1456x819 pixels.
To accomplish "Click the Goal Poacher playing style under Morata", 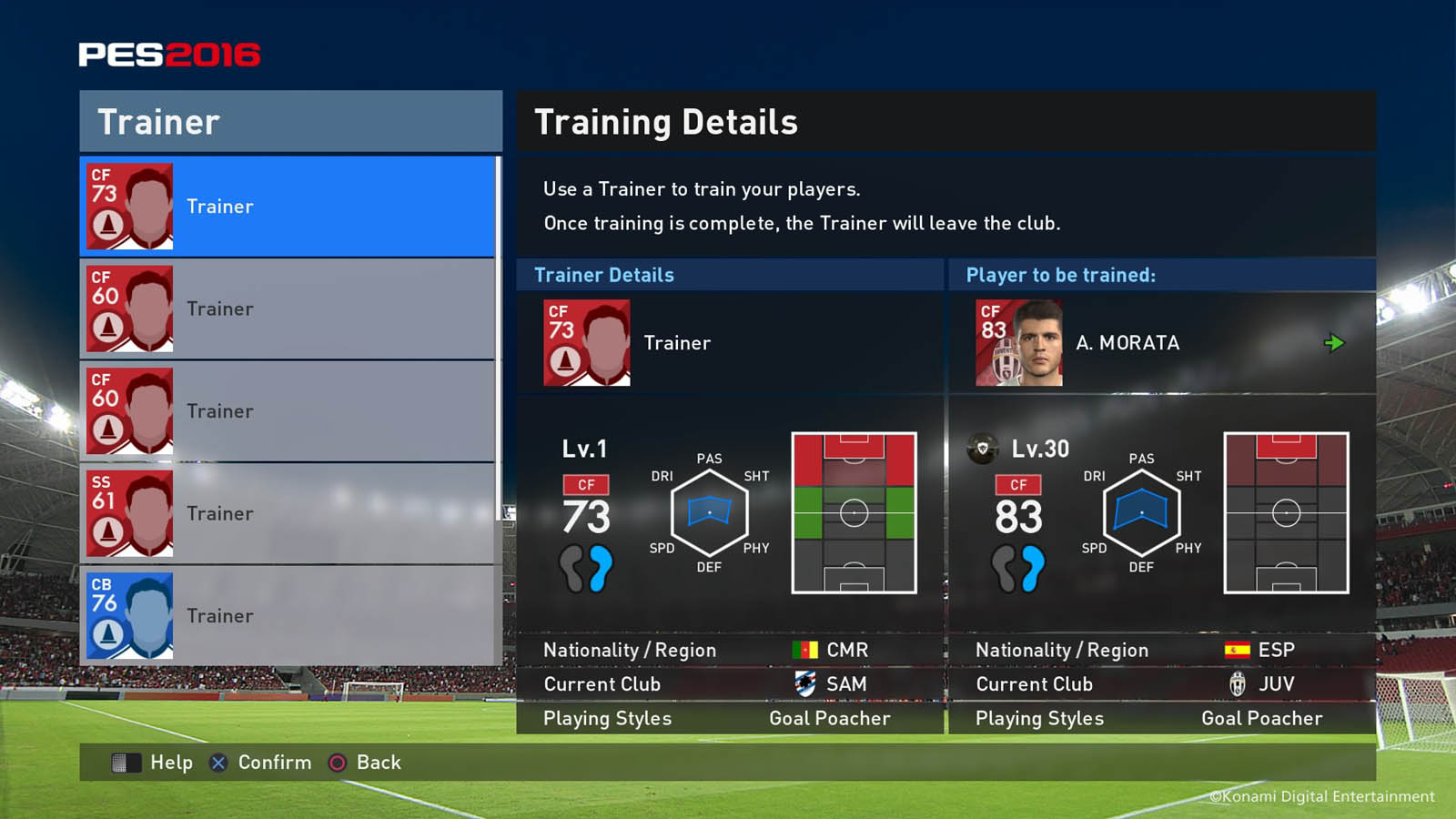I will [1263, 718].
